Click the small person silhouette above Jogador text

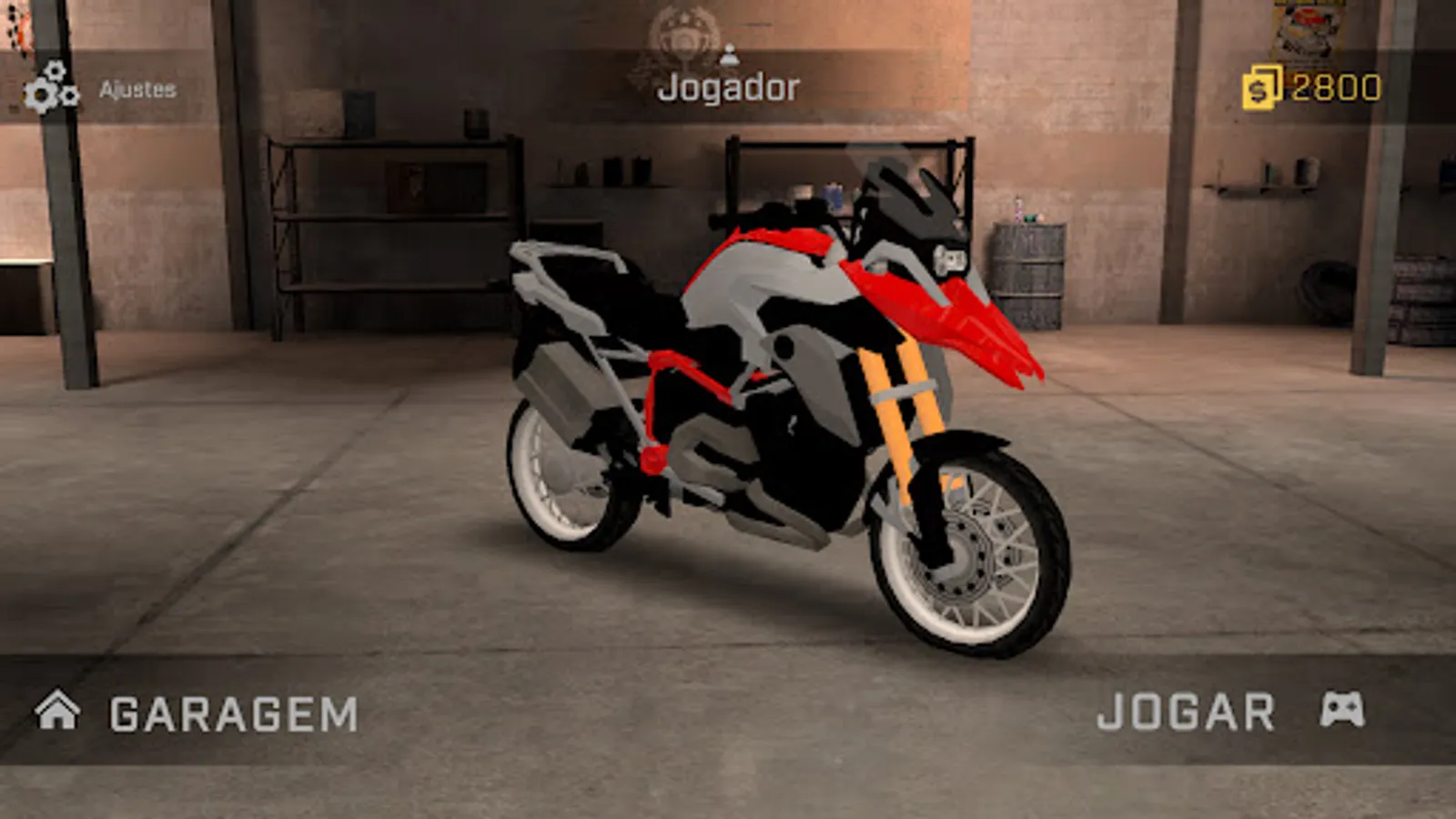tap(728, 55)
